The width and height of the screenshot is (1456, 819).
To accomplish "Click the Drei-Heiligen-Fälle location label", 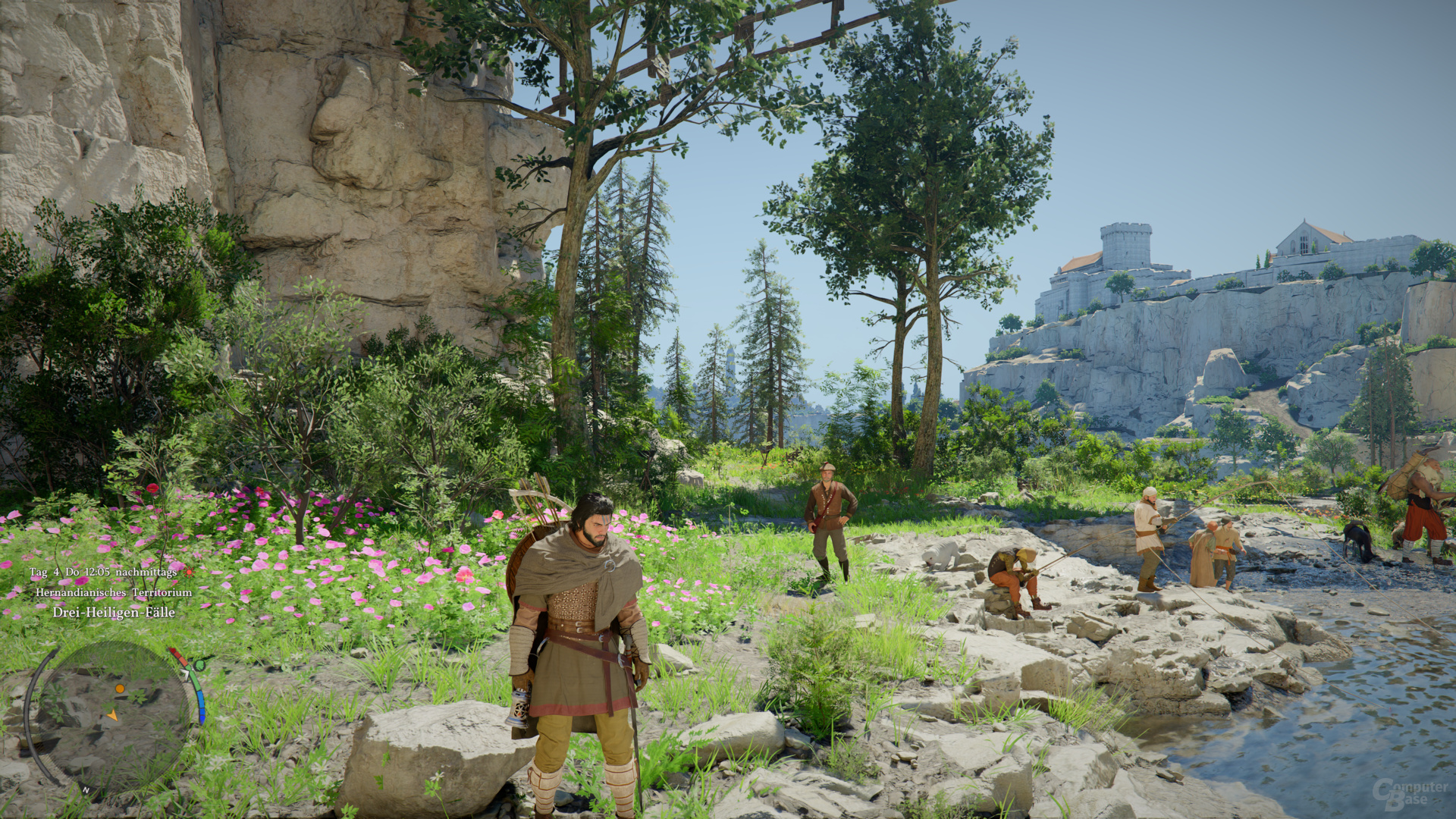I will (x=114, y=612).
